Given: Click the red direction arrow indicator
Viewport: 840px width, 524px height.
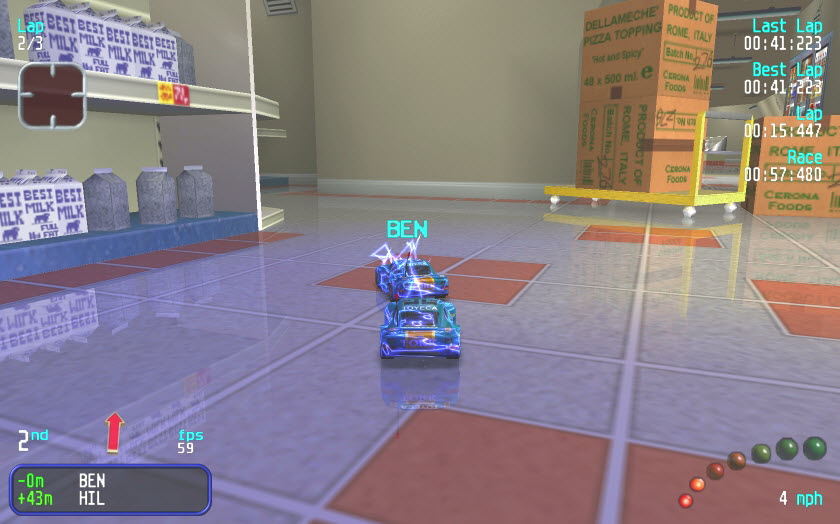Looking at the screenshot, I should pyautogui.click(x=114, y=431).
